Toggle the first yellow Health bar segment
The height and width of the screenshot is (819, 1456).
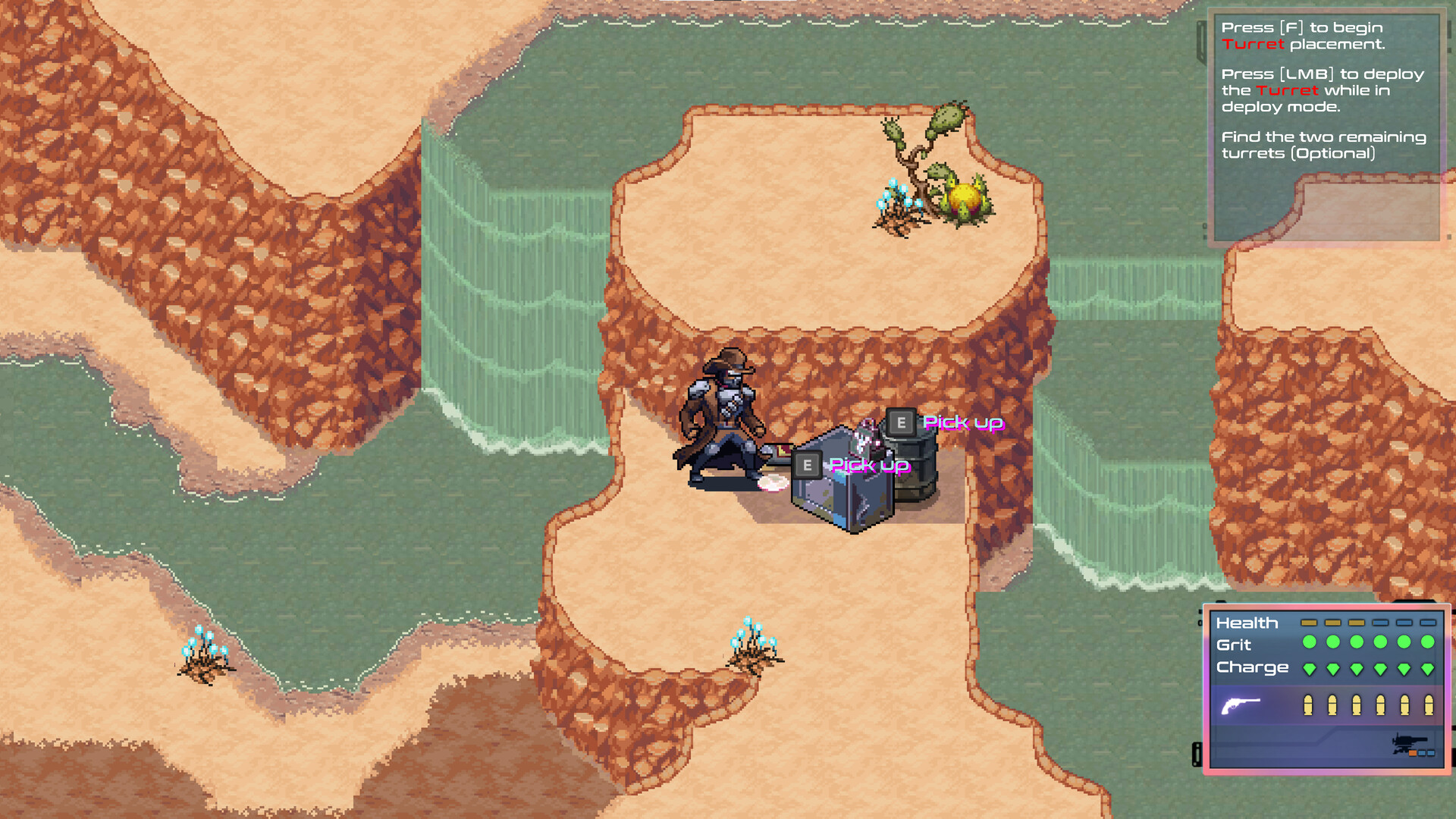1308,623
